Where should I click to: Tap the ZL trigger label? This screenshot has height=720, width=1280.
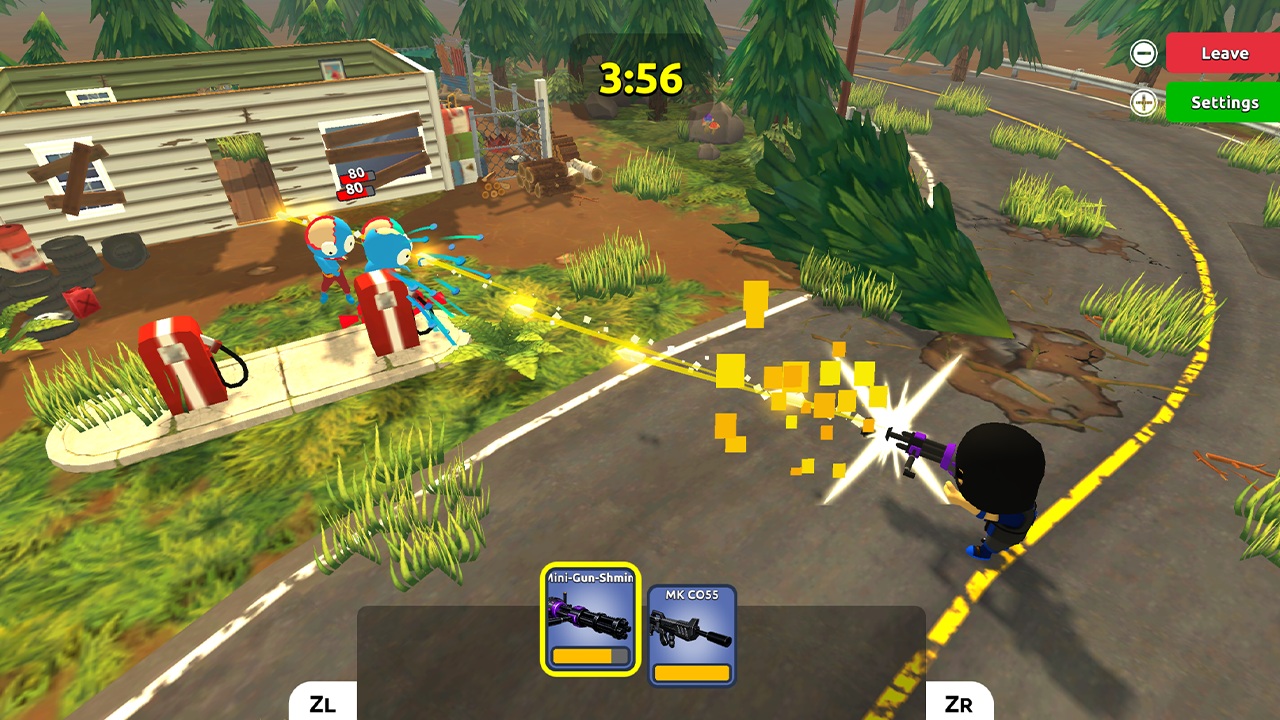coord(321,705)
